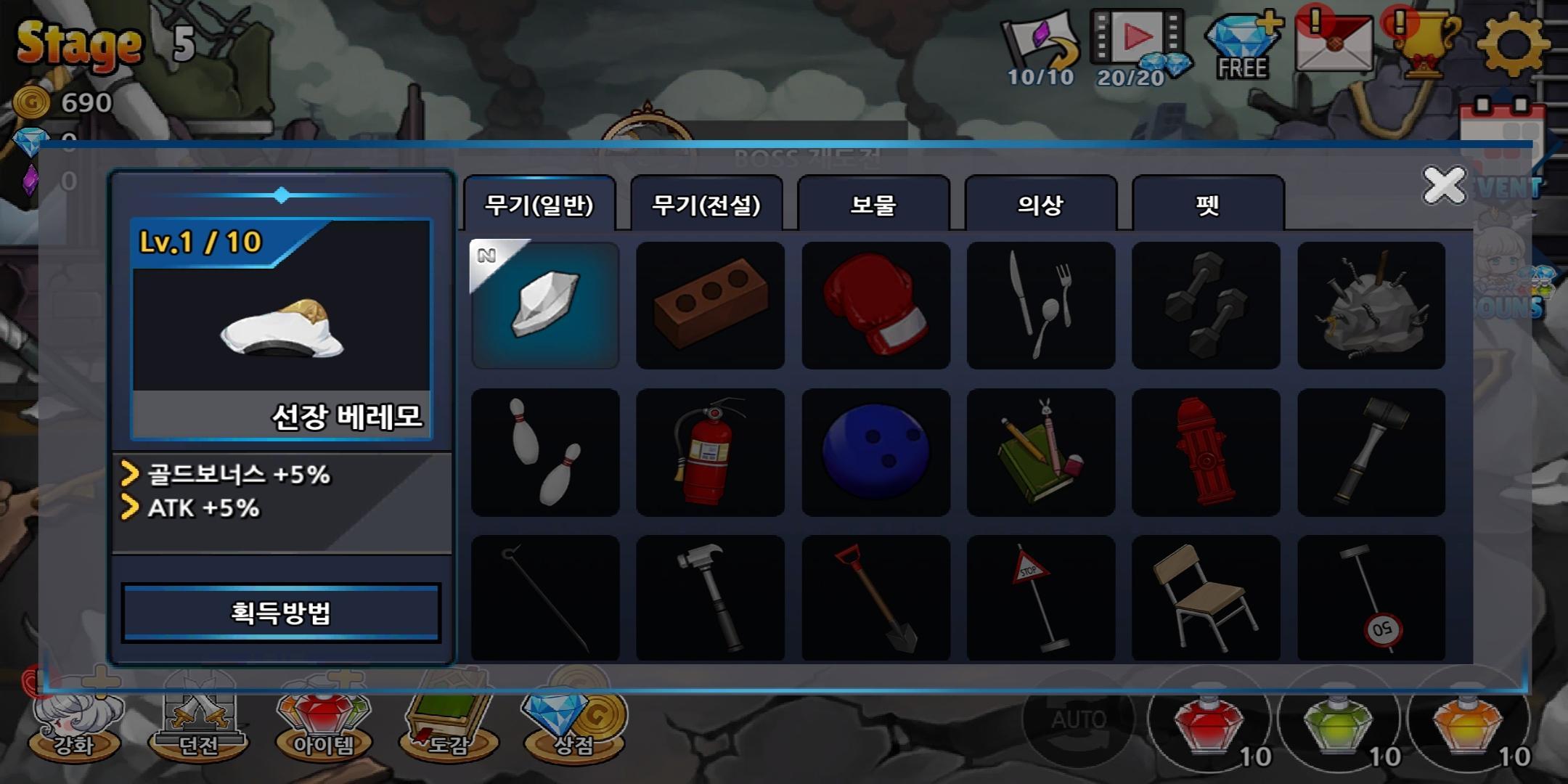Select the 펫 tab

tap(1207, 205)
